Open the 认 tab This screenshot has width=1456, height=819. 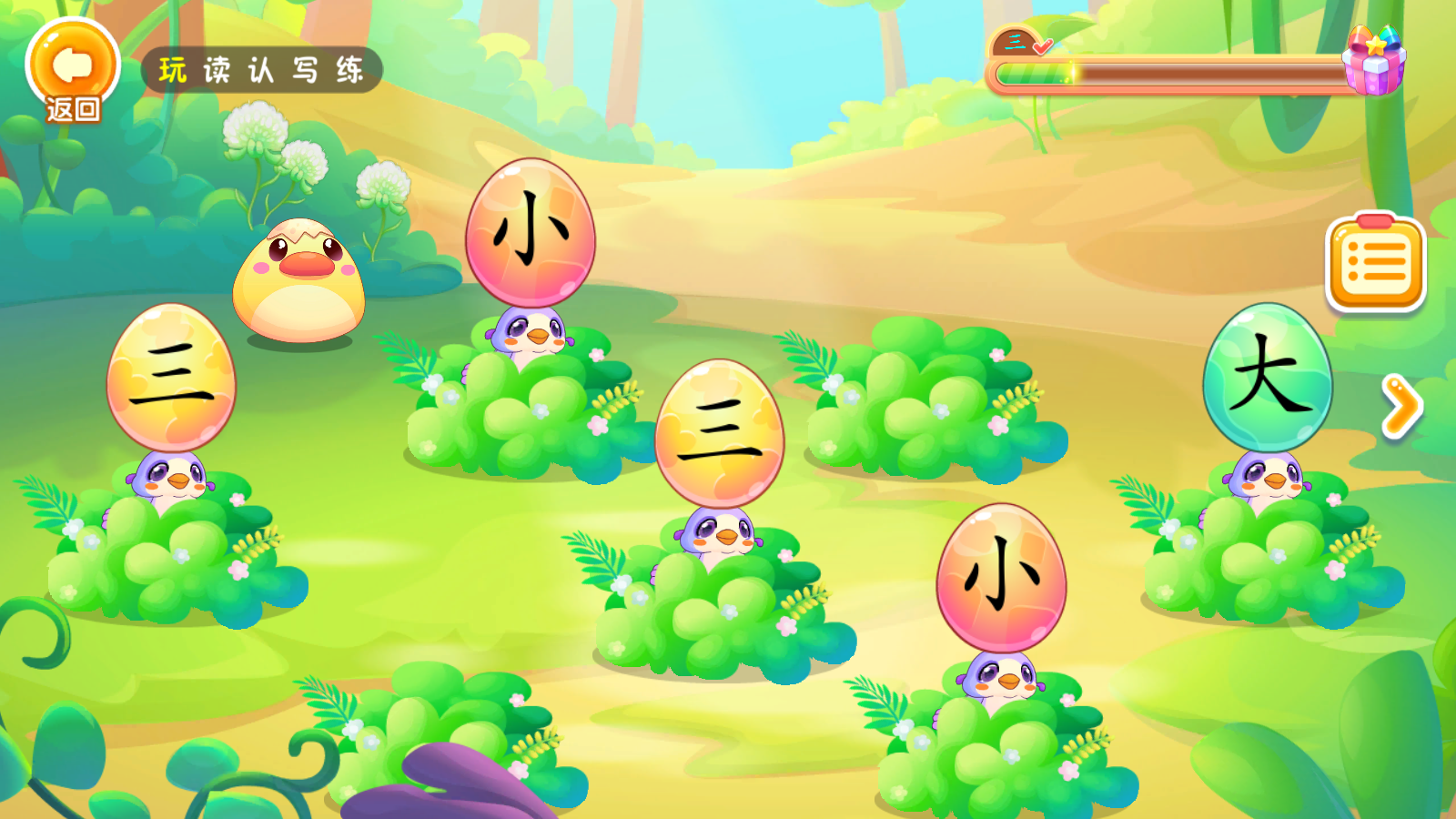(261, 70)
